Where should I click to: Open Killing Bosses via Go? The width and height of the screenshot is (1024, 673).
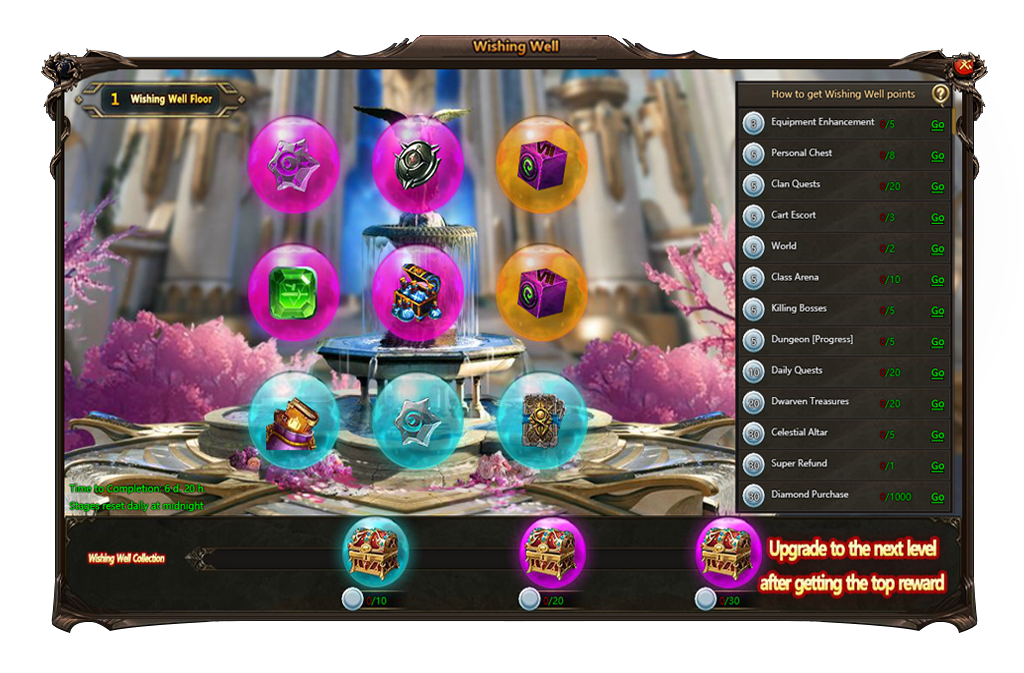coord(937,311)
